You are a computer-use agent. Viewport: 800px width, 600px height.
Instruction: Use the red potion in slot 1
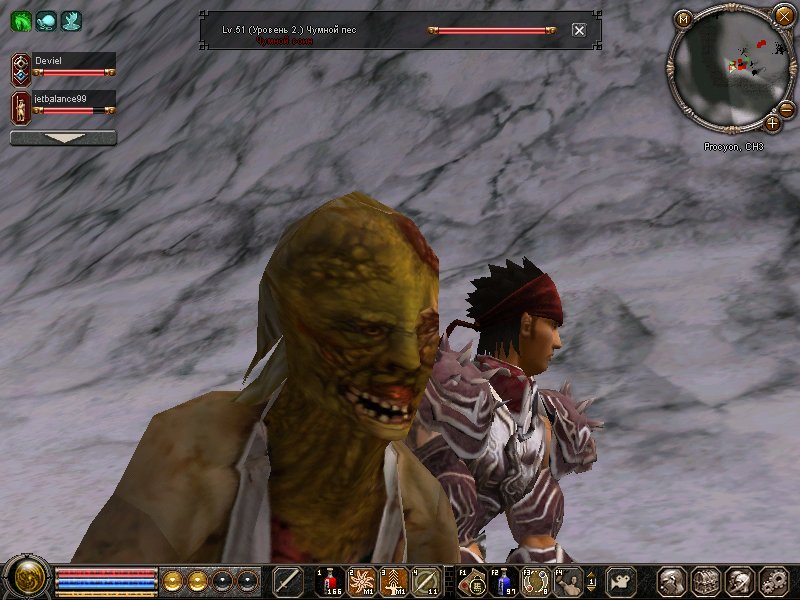[x=329, y=581]
